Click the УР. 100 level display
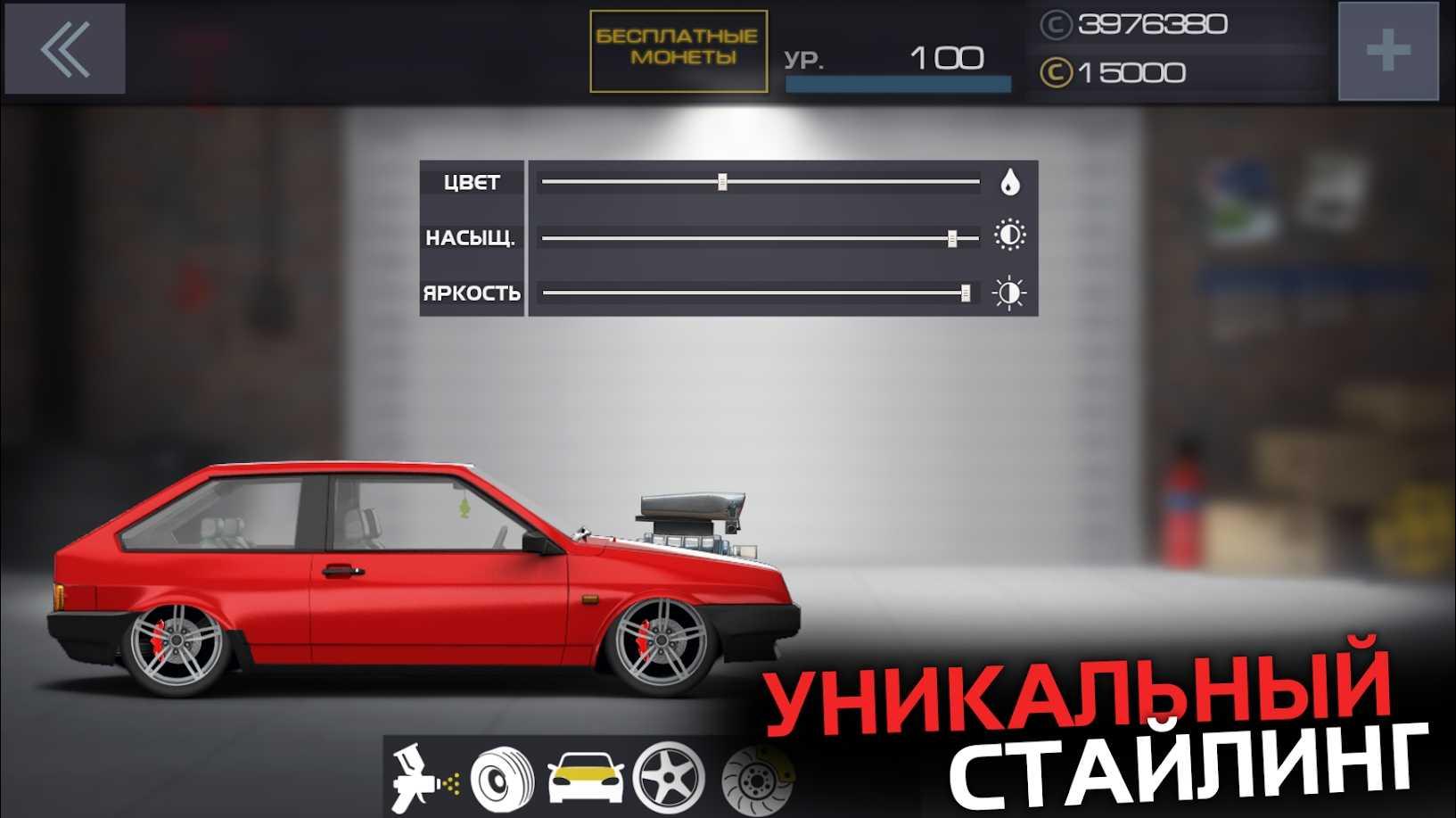This screenshot has width=1456, height=818. click(892, 58)
